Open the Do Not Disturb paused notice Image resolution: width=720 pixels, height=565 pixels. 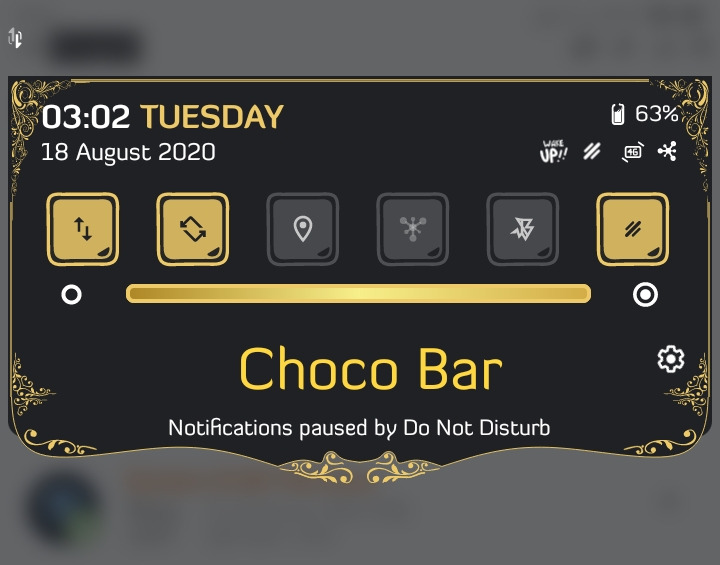[359, 428]
